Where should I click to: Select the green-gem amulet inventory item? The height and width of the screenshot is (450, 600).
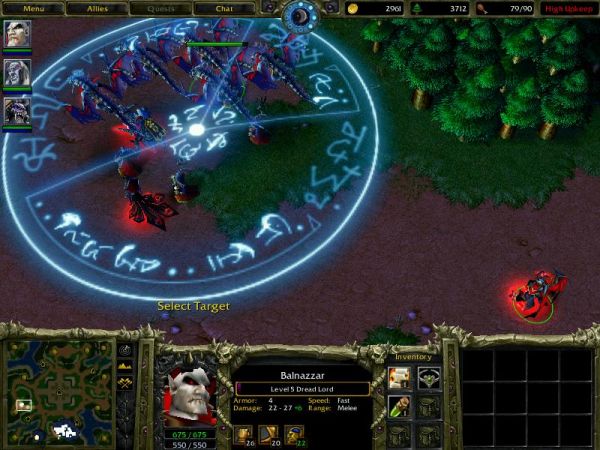[x=429, y=377]
